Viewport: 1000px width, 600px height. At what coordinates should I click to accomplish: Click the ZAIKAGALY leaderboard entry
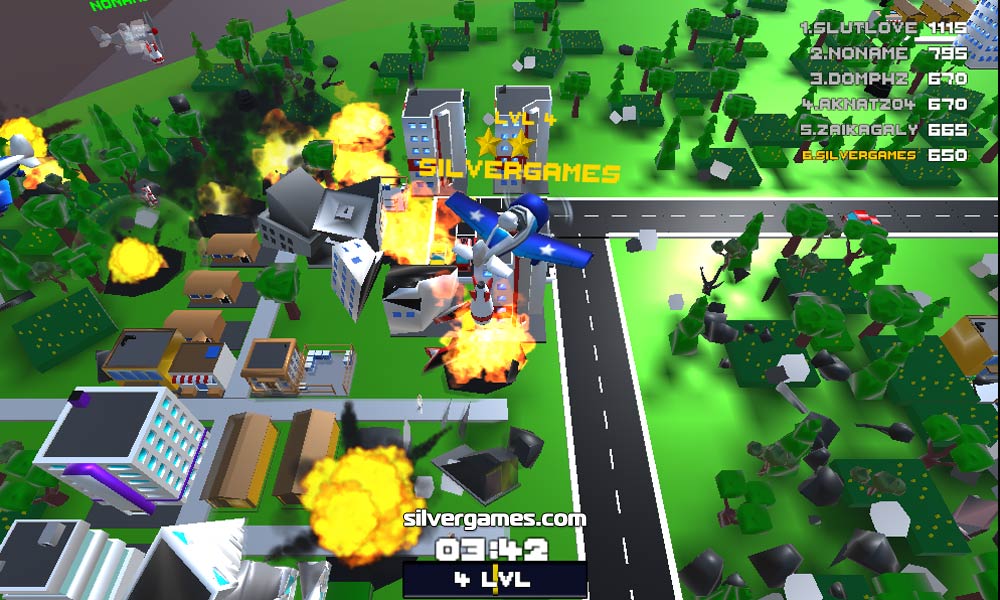887,129
